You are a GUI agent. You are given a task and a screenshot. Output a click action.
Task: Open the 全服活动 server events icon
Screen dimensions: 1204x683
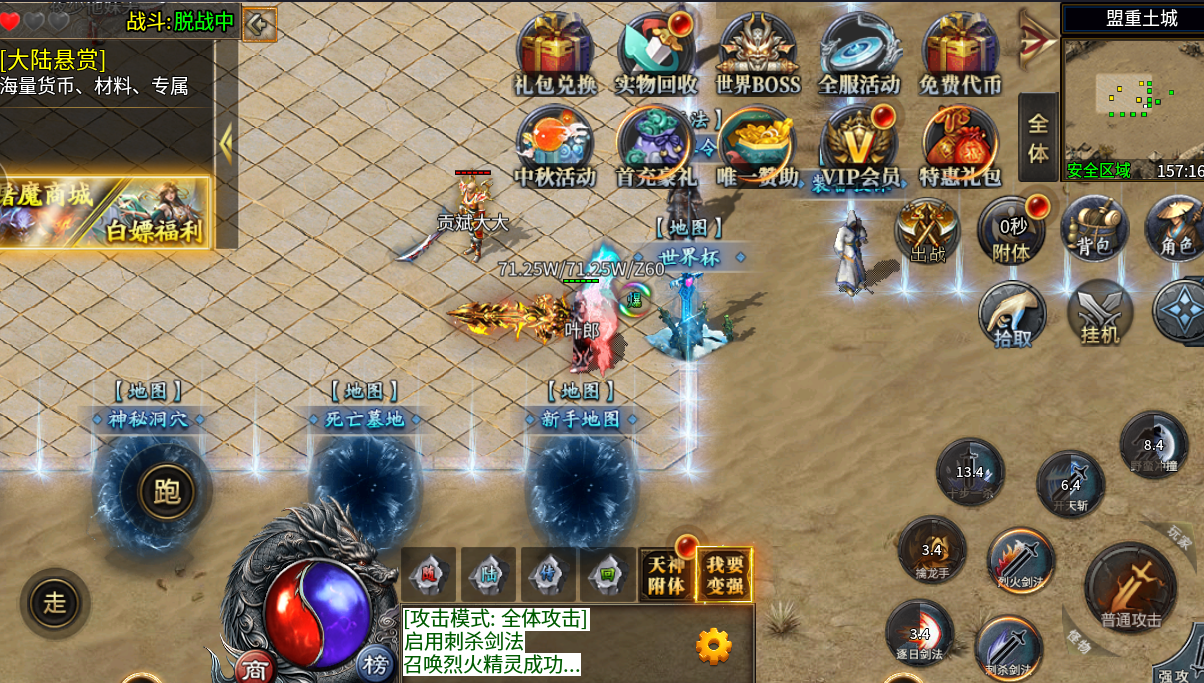click(859, 52)
